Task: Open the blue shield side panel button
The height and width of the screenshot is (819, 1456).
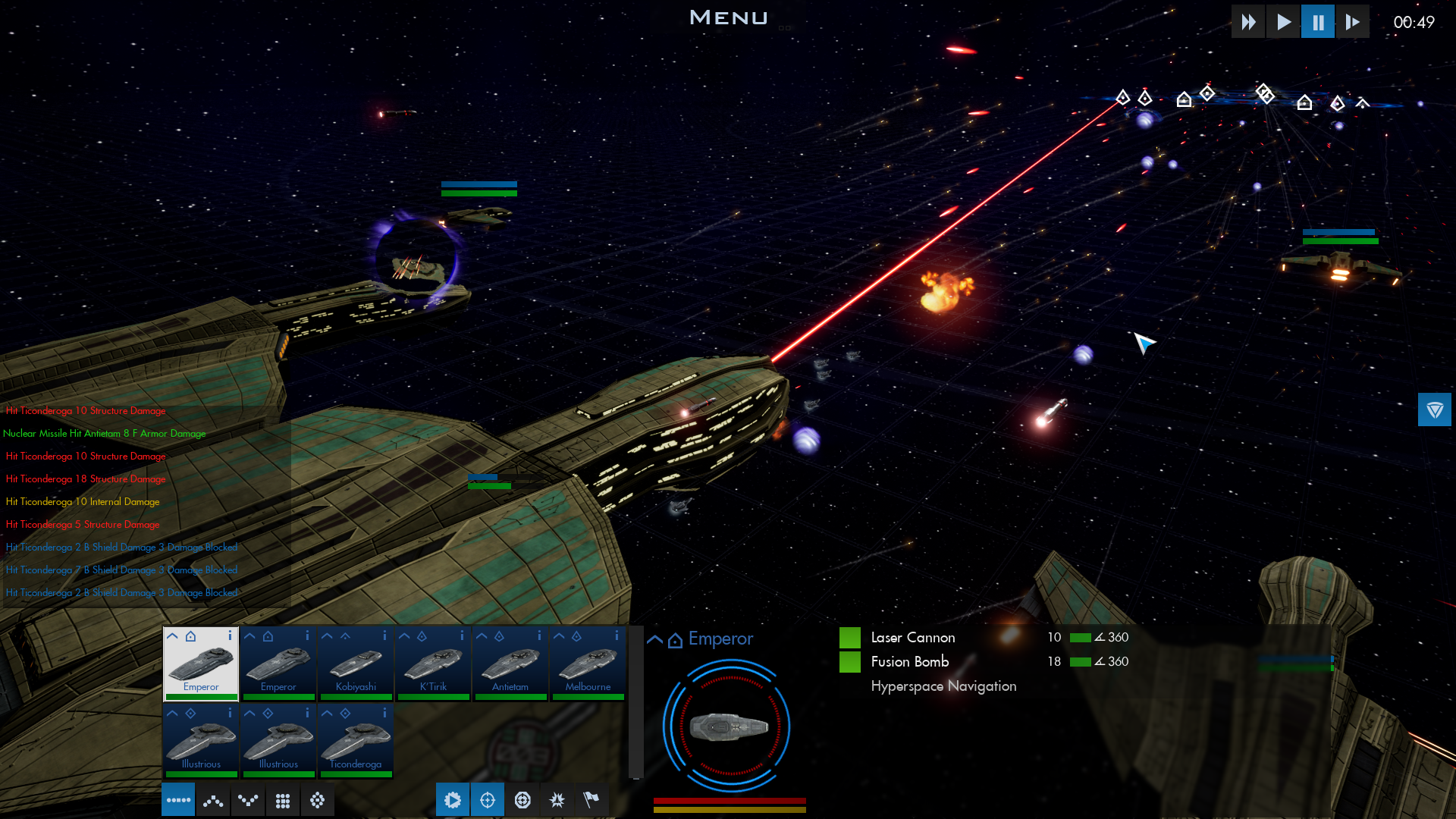Action: pos(1434,410)
